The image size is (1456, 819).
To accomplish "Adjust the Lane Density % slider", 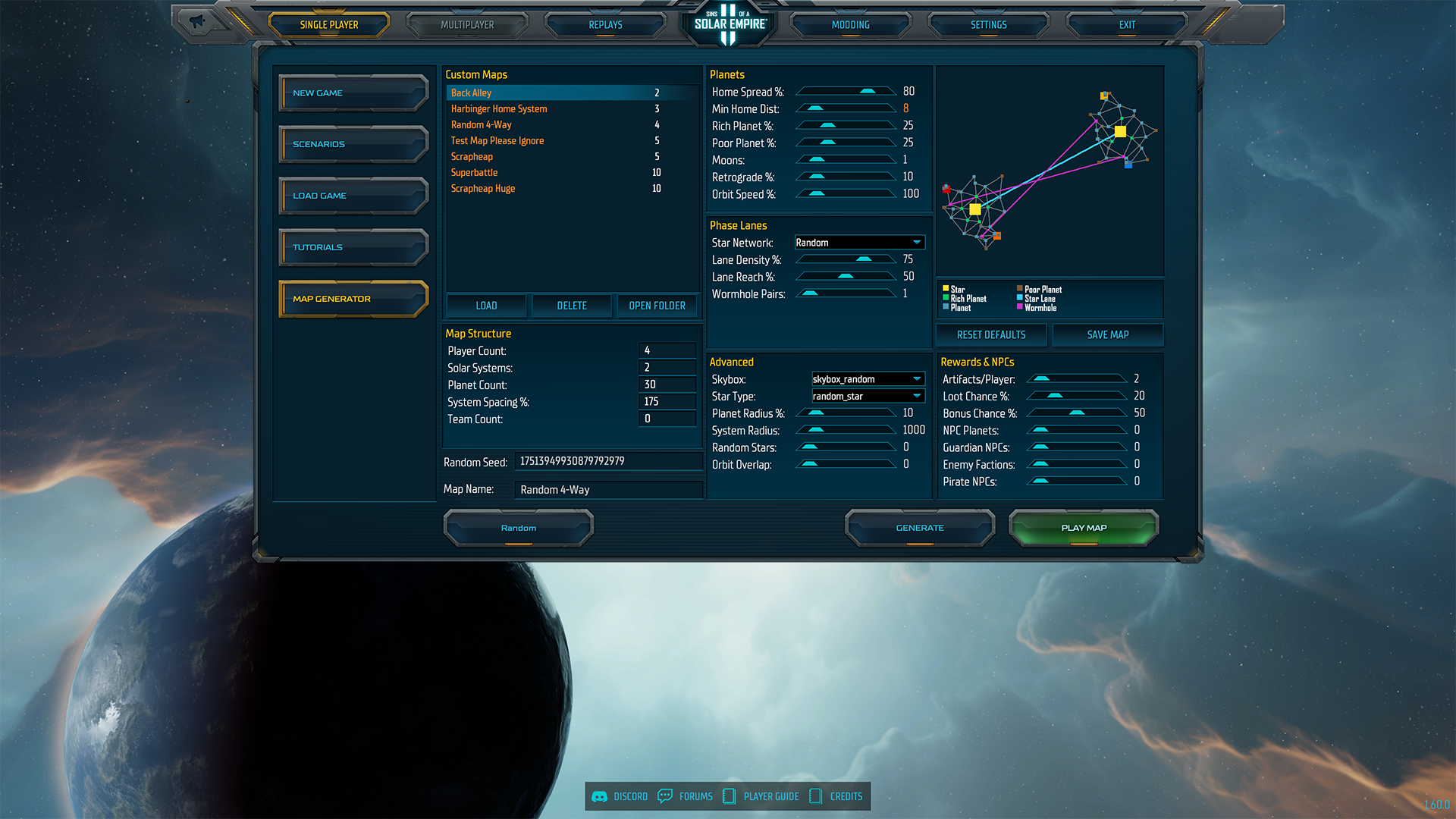I will point(863,259).
